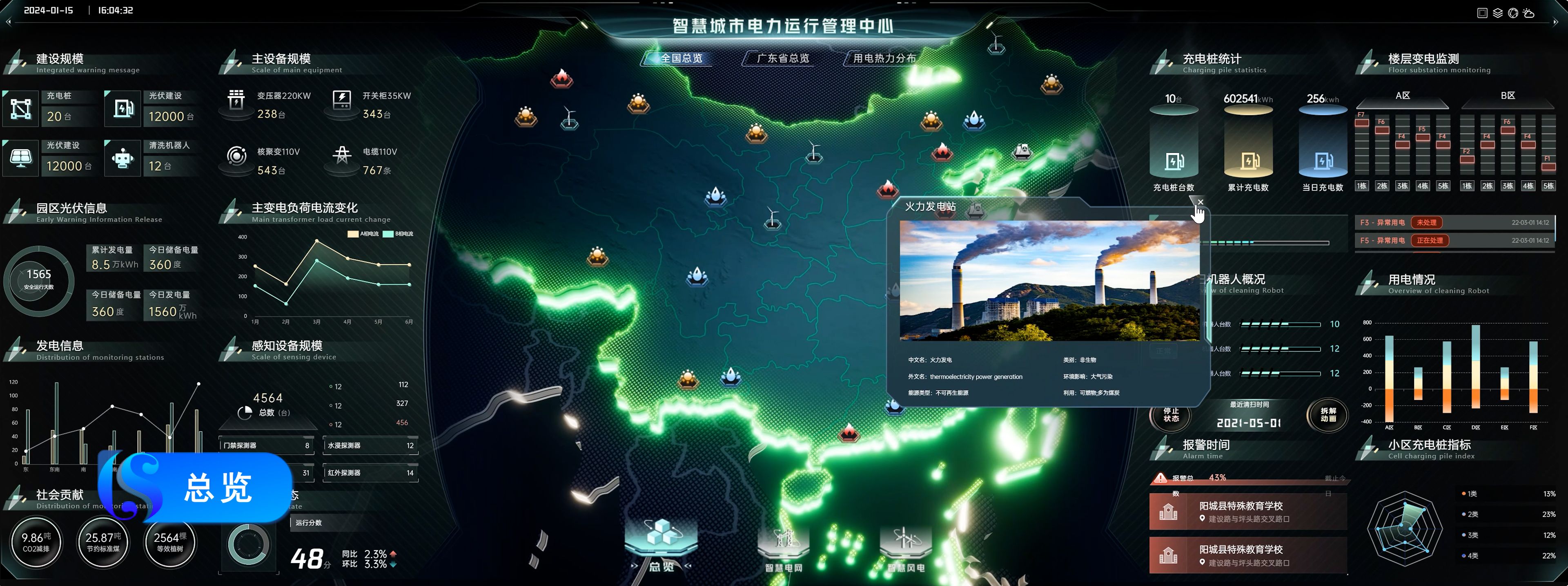Click the layers icon in the top-right toolbar

click(x=1498, y=13)
